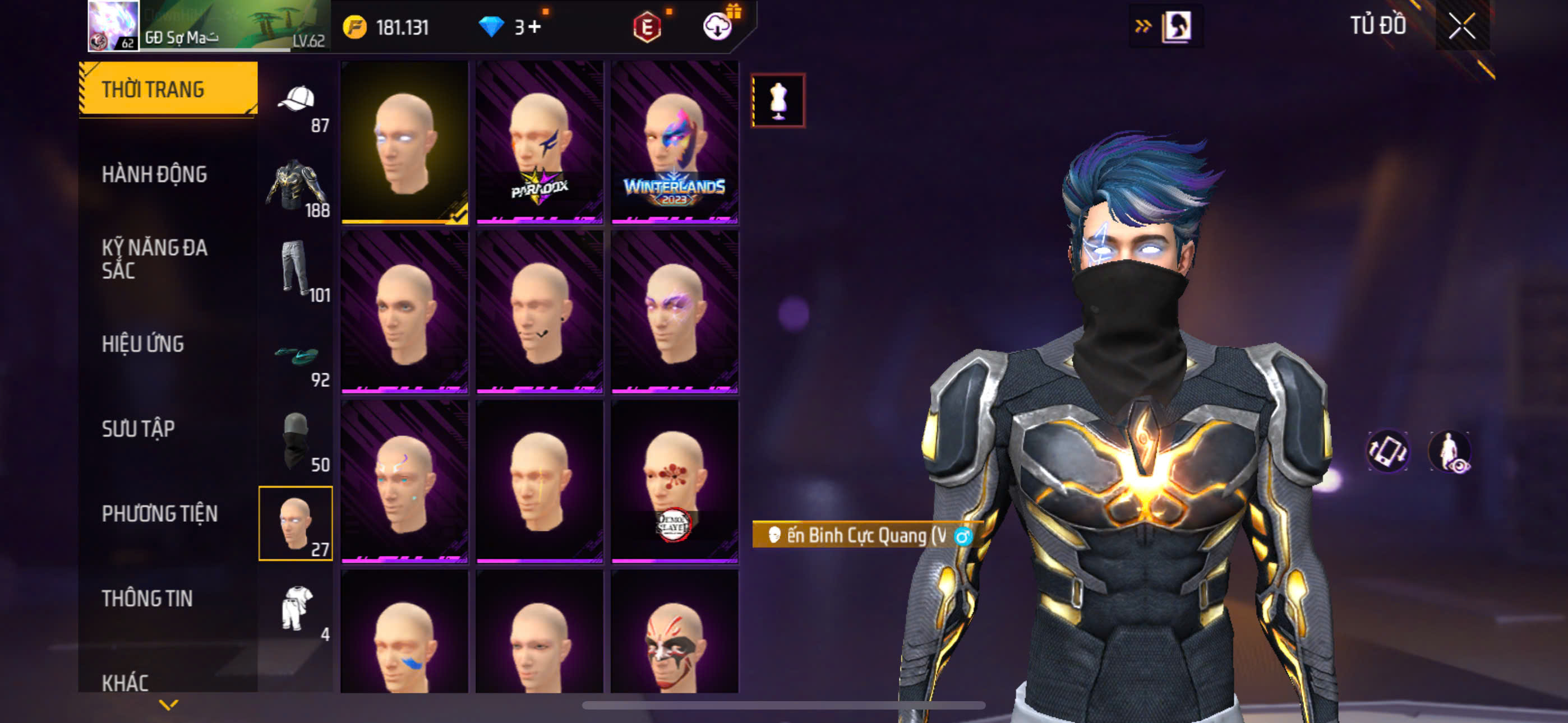Select the glowing purple eyes face paint
The height and width of the screenshot is (723, 1568).
point(675,312)
